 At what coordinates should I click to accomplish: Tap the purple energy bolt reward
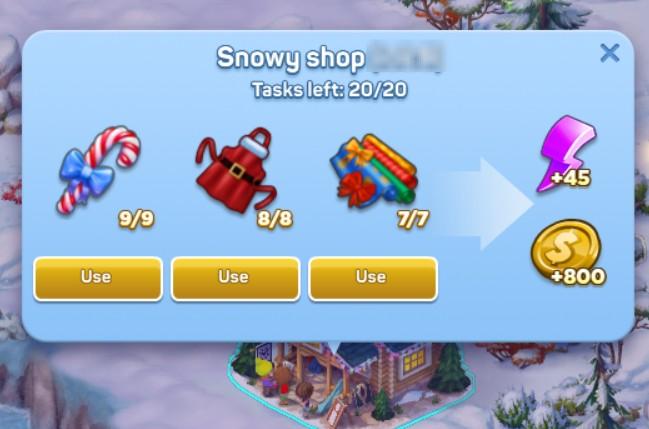click(565, 152)
